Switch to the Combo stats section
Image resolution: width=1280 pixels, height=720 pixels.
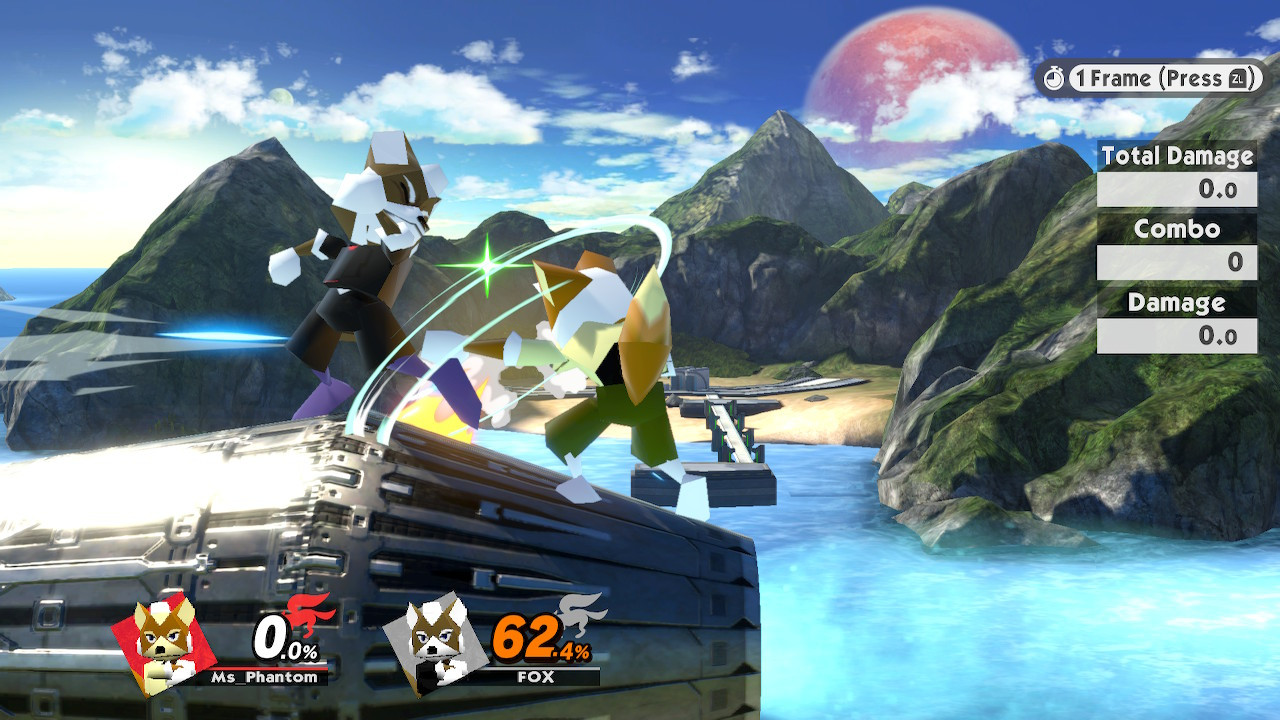click(1178, 229)
